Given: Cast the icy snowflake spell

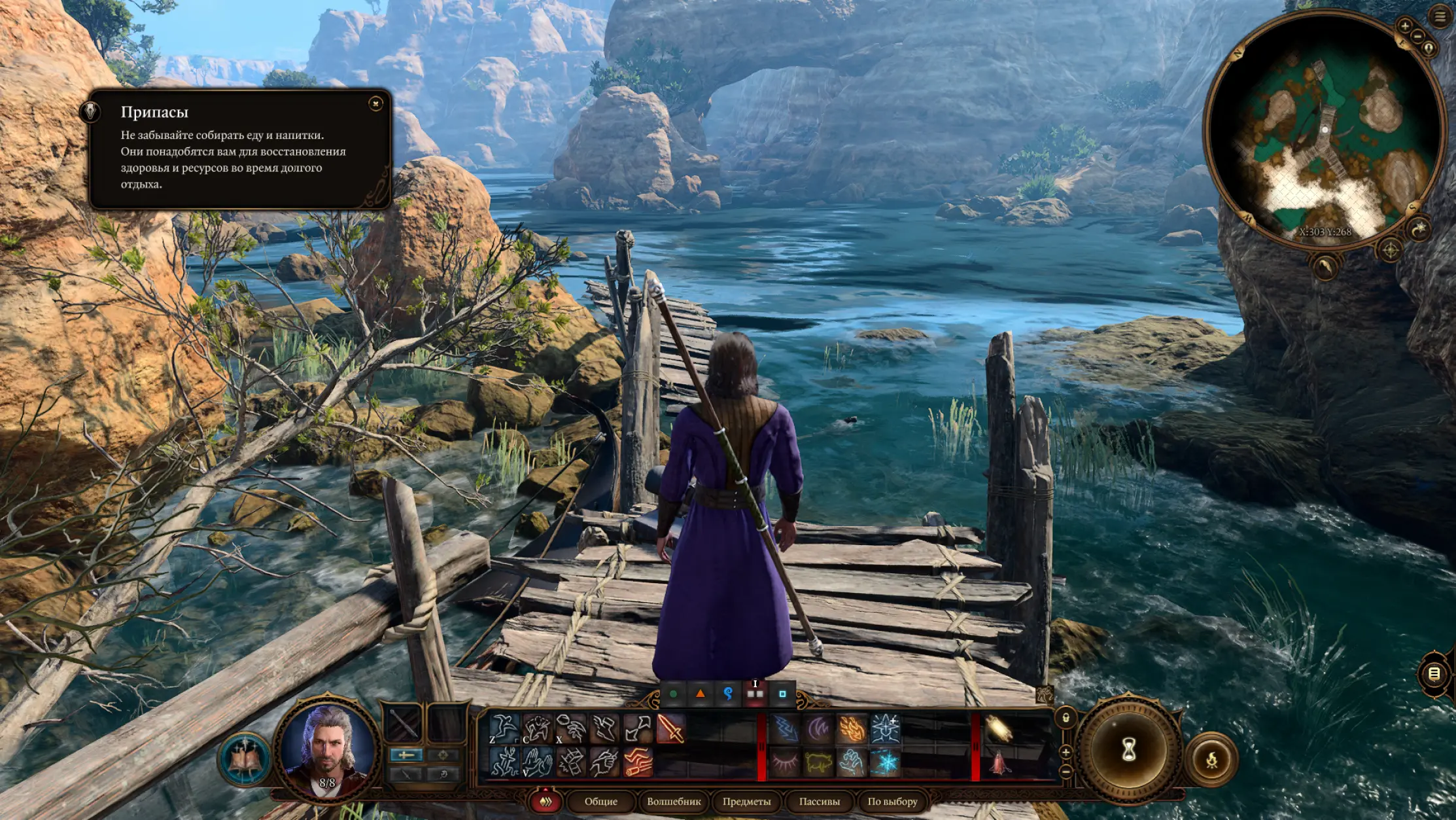Looking at the screenshot, I should (x=886, y=763).
